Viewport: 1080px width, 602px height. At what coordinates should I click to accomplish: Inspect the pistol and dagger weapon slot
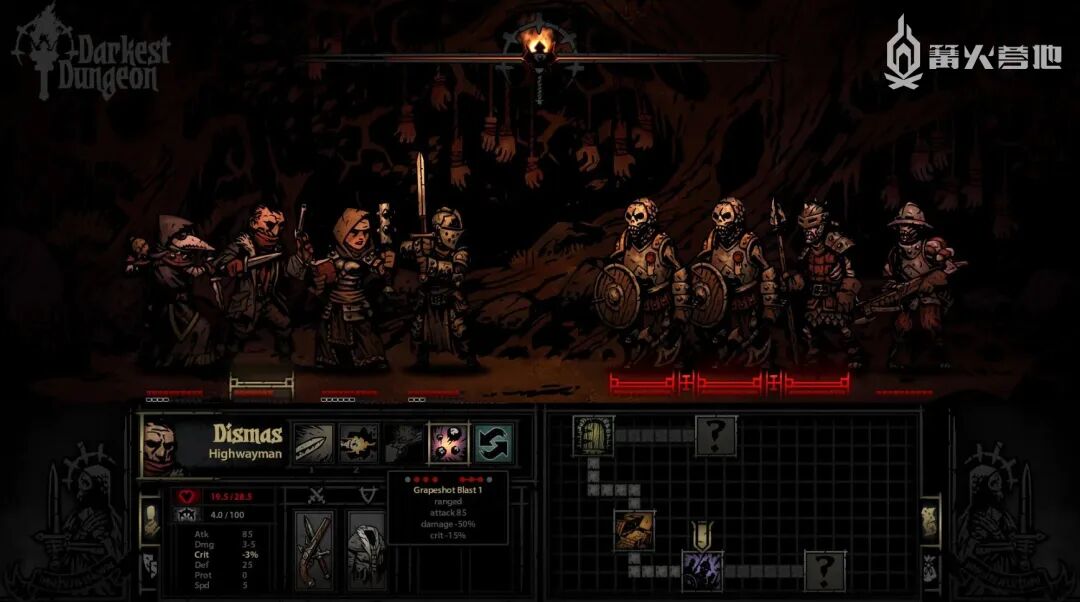click(x=316, y=549)
